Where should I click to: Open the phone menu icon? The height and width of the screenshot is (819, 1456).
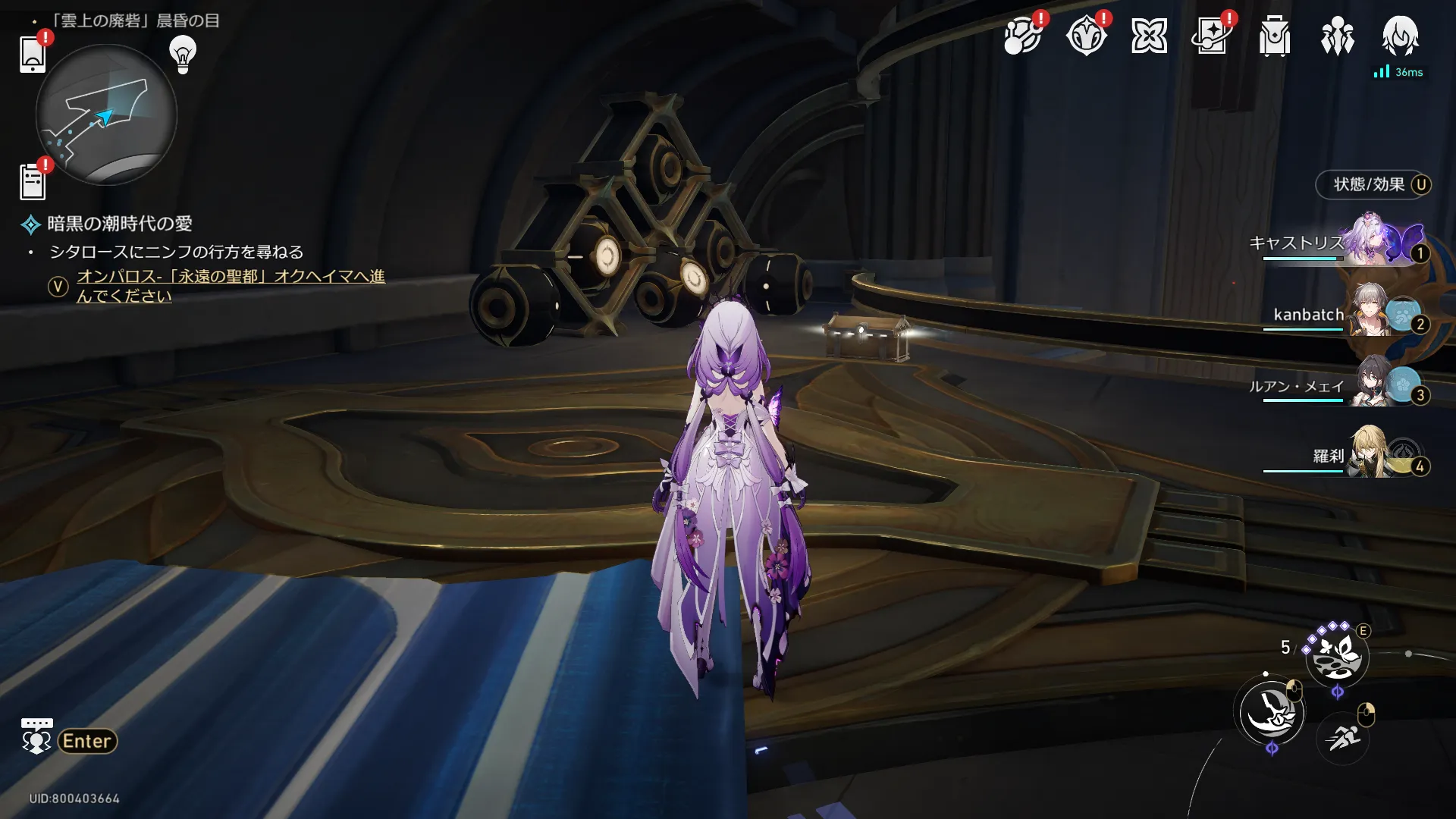[x=33, y=54]
